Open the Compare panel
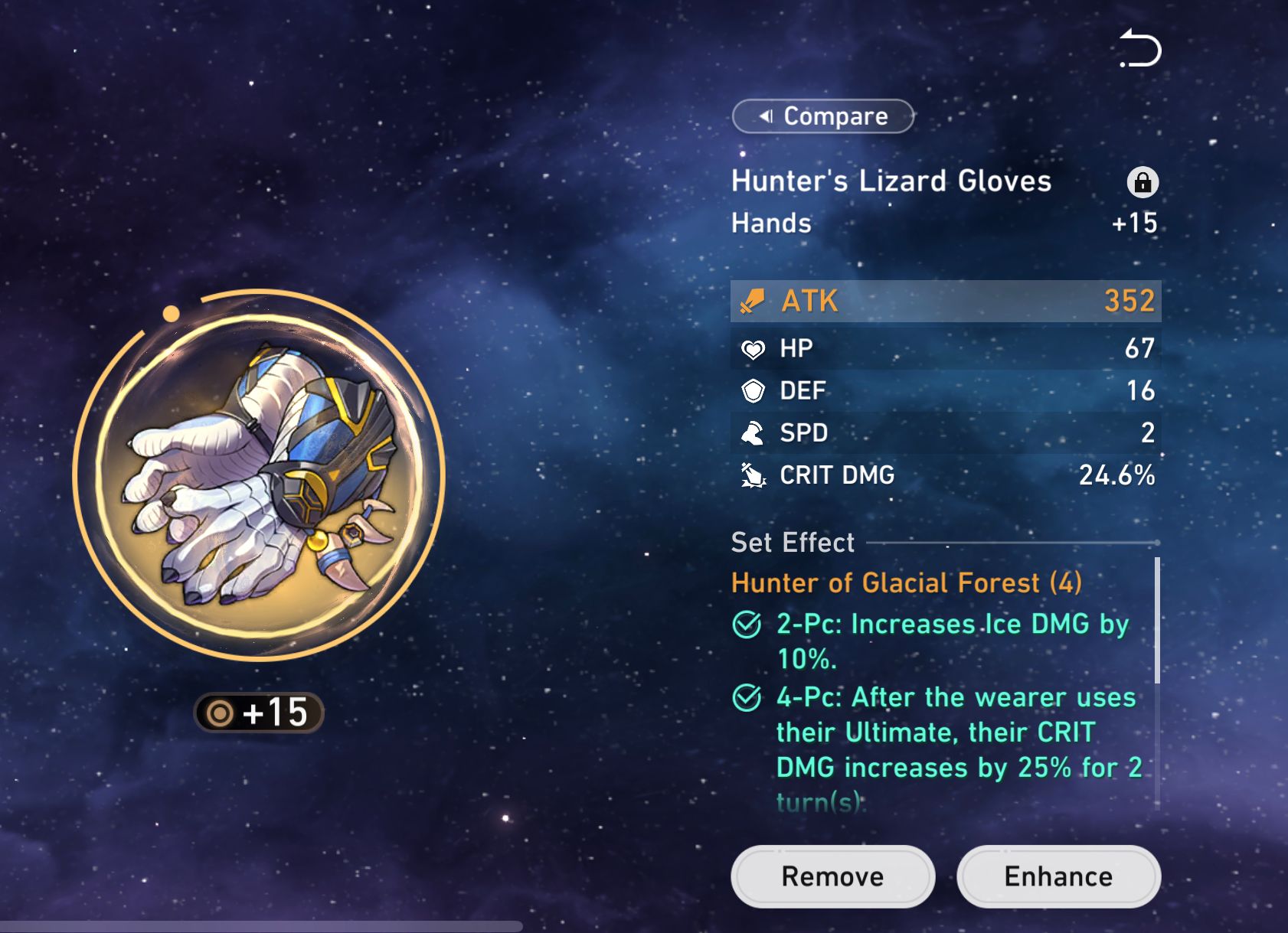 [x=822, y=116]
